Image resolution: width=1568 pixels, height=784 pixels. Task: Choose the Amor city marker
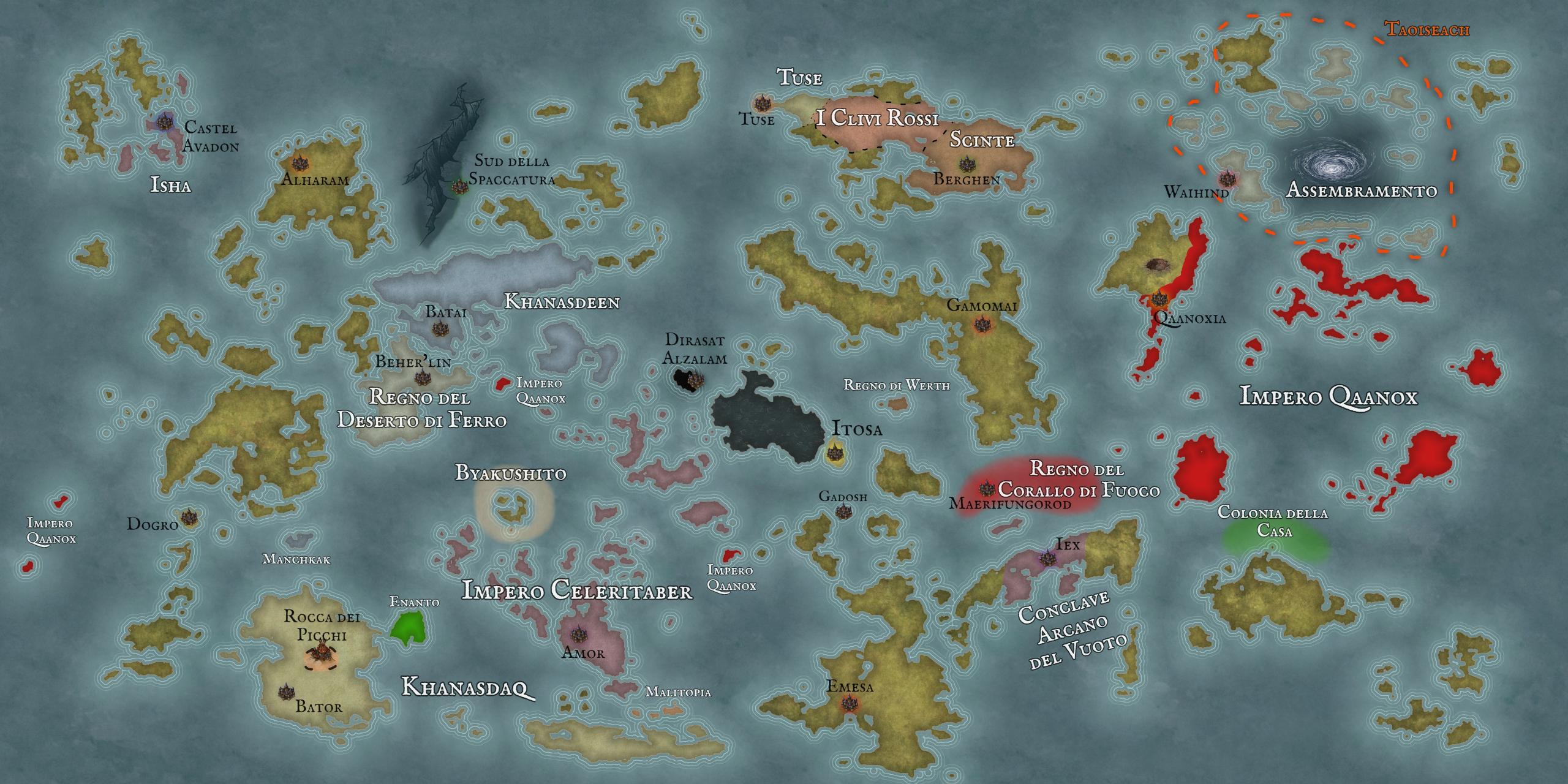(x=576, y=635)
